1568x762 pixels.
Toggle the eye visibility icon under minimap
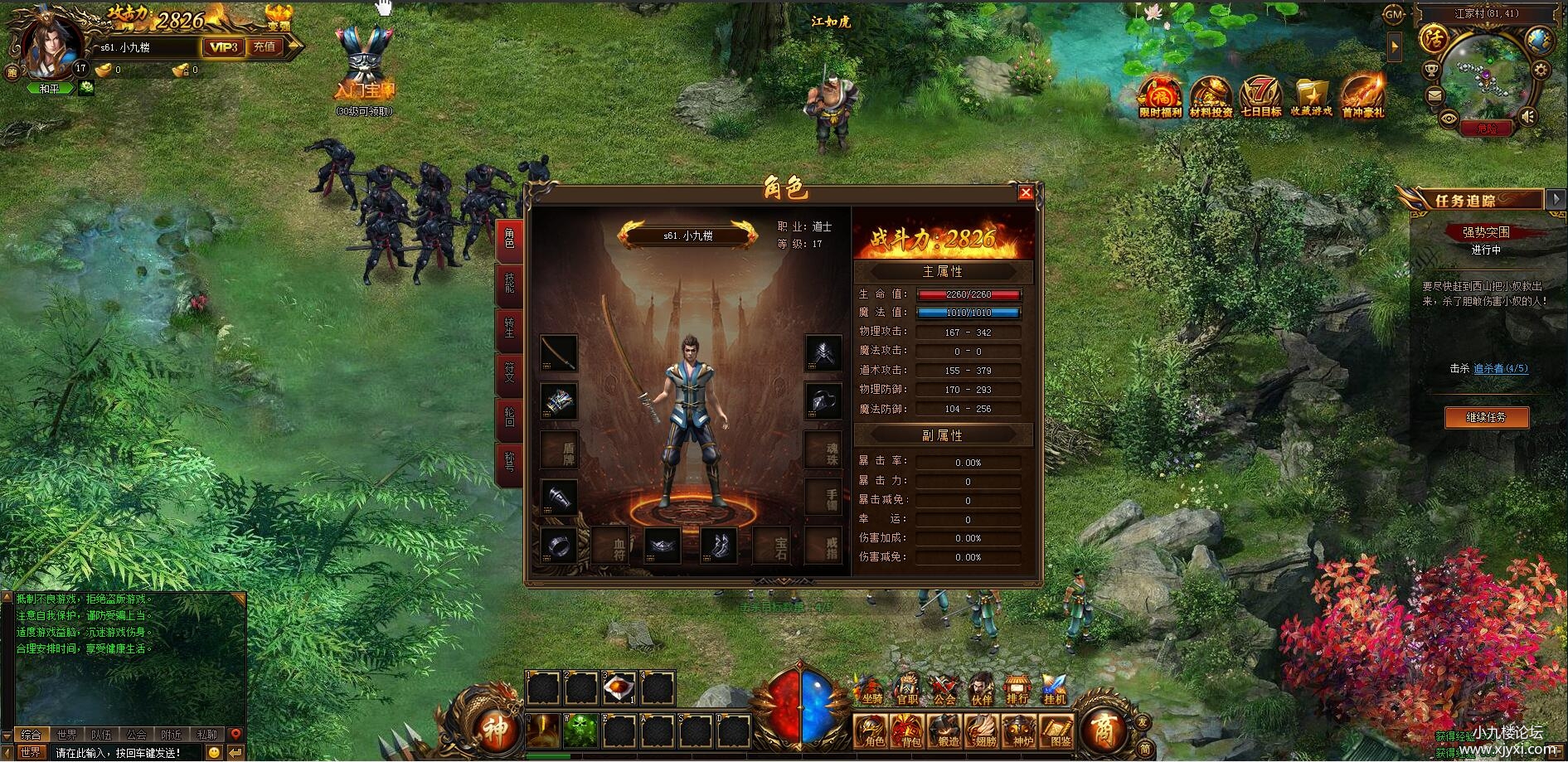pyautogui.click(x=1449, y=119)
